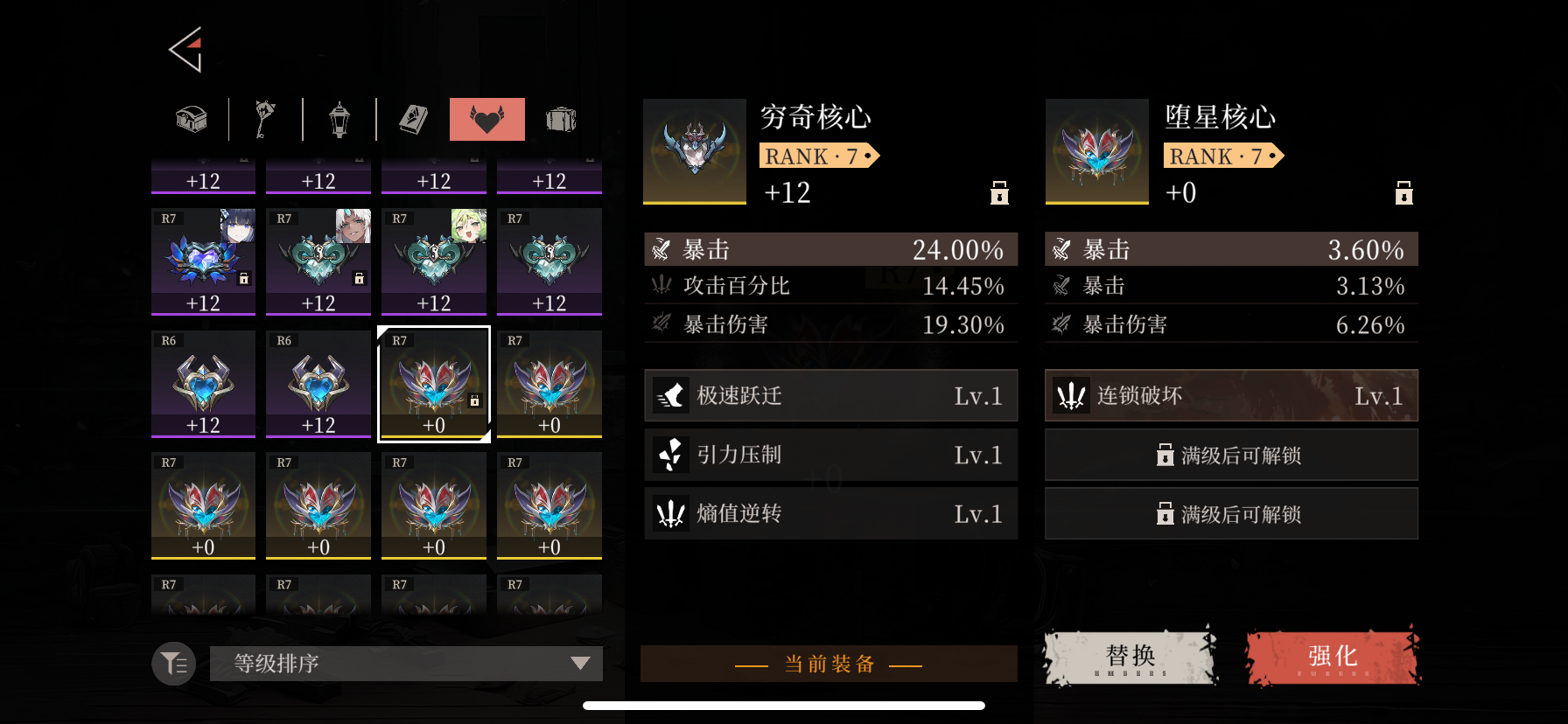
Task: Select the 极速跃迁 Lv.1 skill entry
Action: click(829, 395)
